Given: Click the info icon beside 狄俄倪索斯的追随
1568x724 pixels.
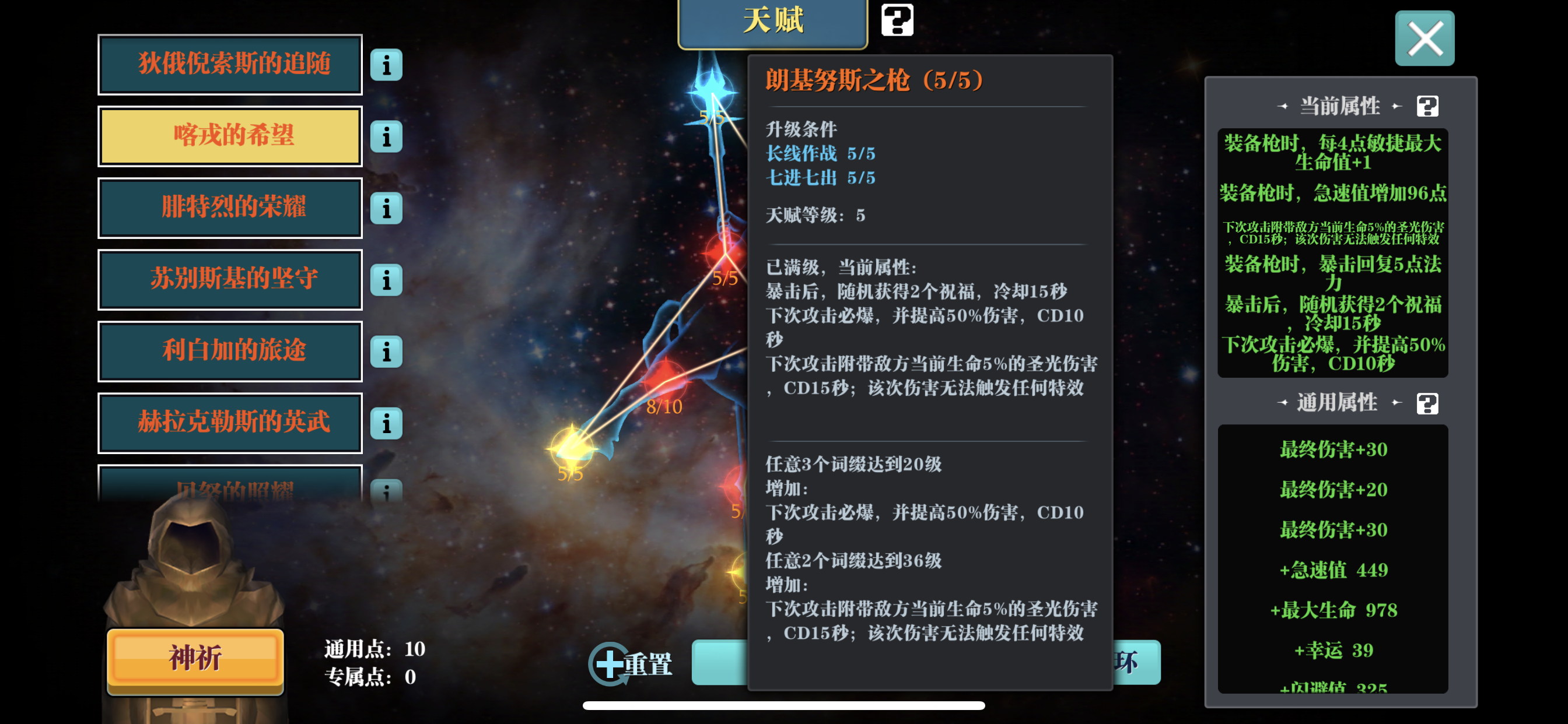Looking at the screenshot, I should (386, 65).
